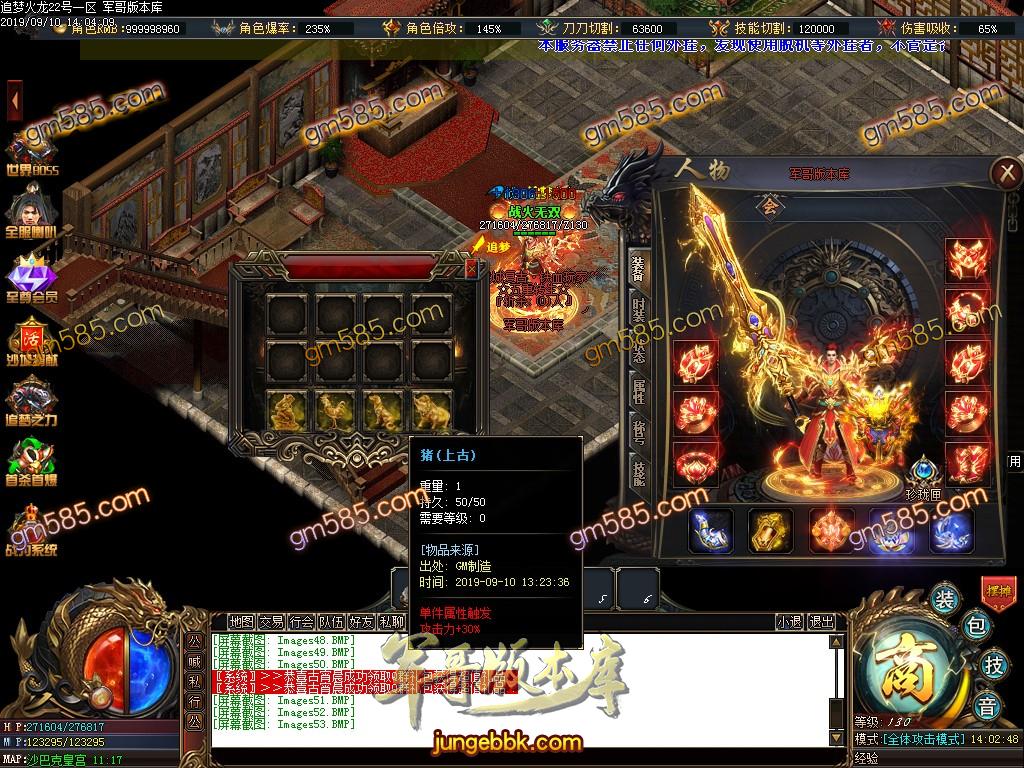
Task: Select the golden pig zodiac slot
Action: click(433, 408)
